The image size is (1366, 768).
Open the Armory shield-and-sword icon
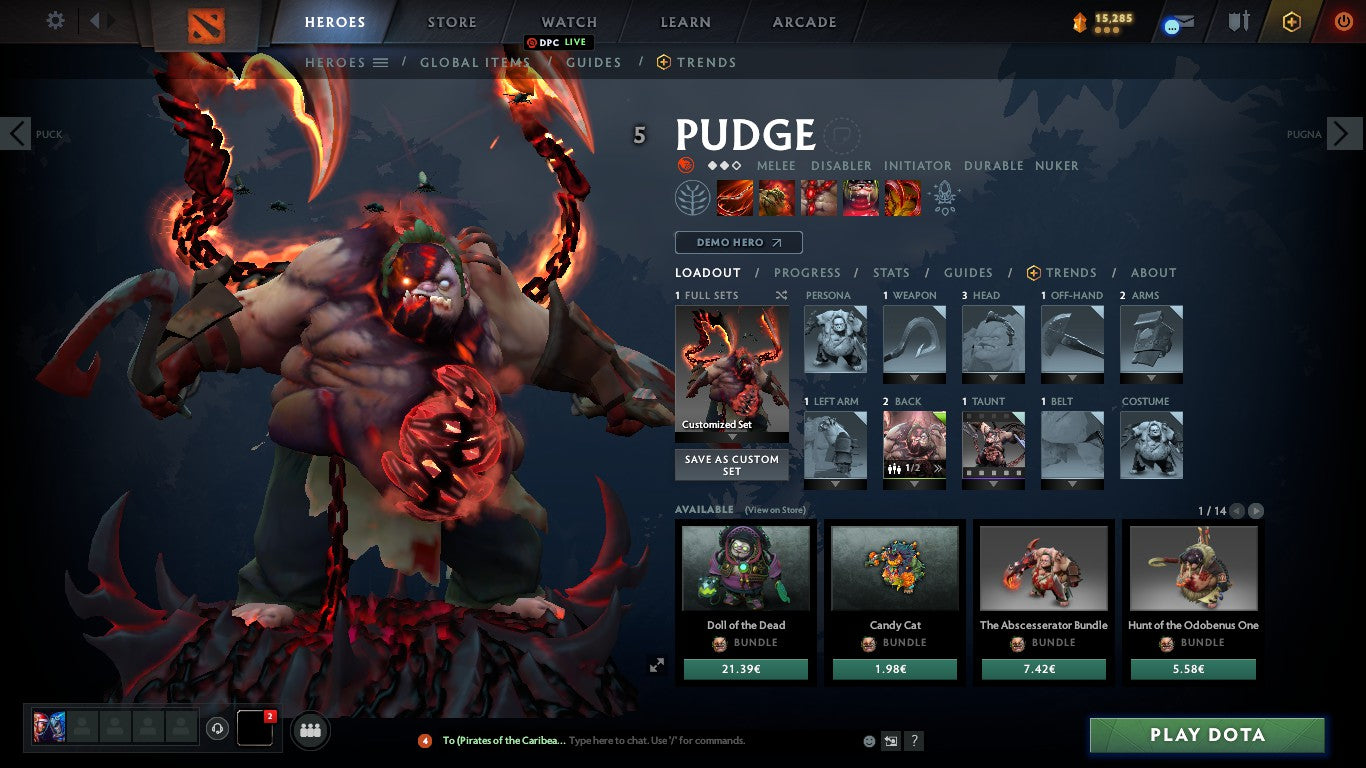pyautogui.click(x=1239, y=21)
